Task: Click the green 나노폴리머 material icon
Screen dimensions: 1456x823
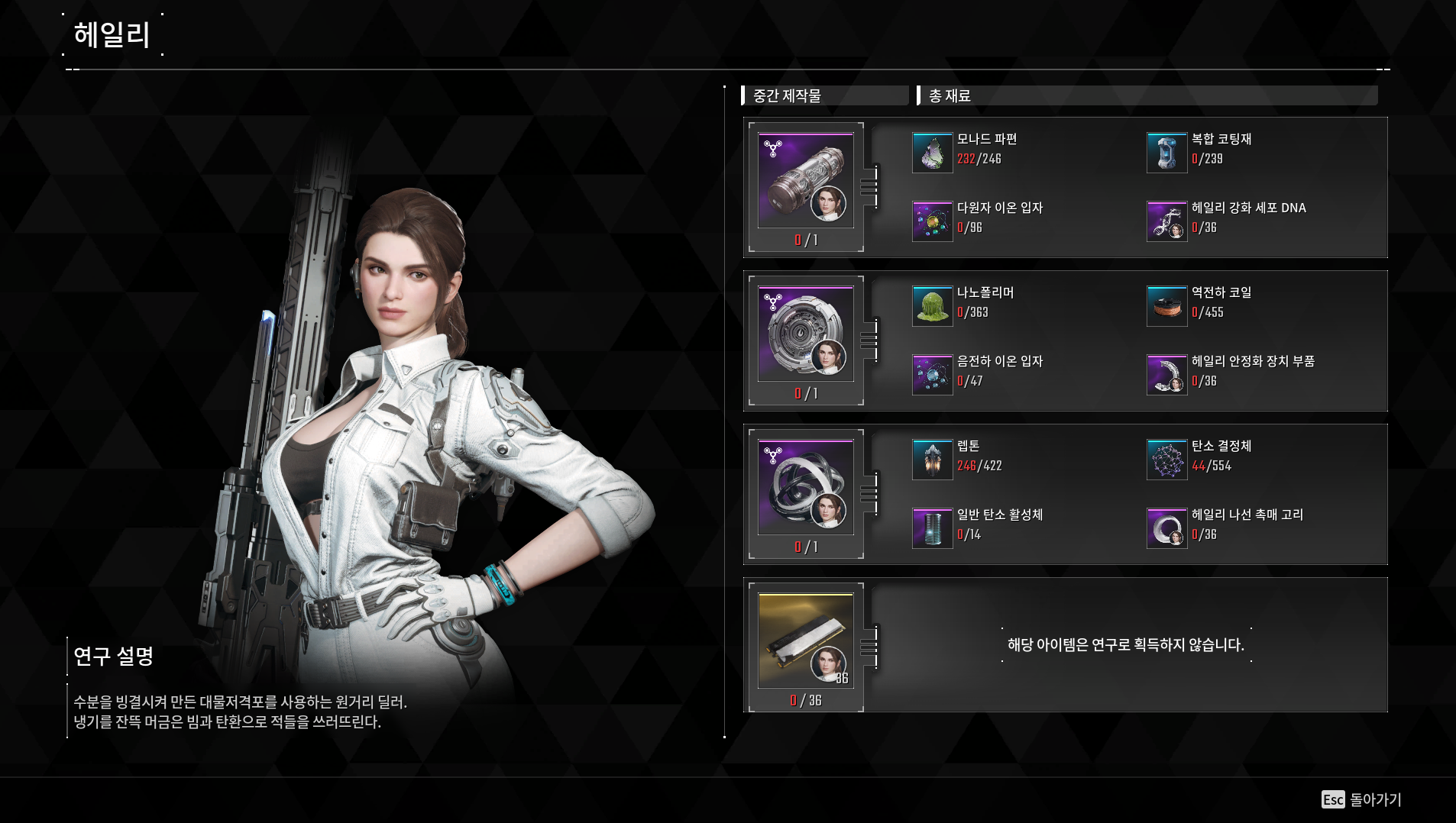Action: [x=932, y=306]
